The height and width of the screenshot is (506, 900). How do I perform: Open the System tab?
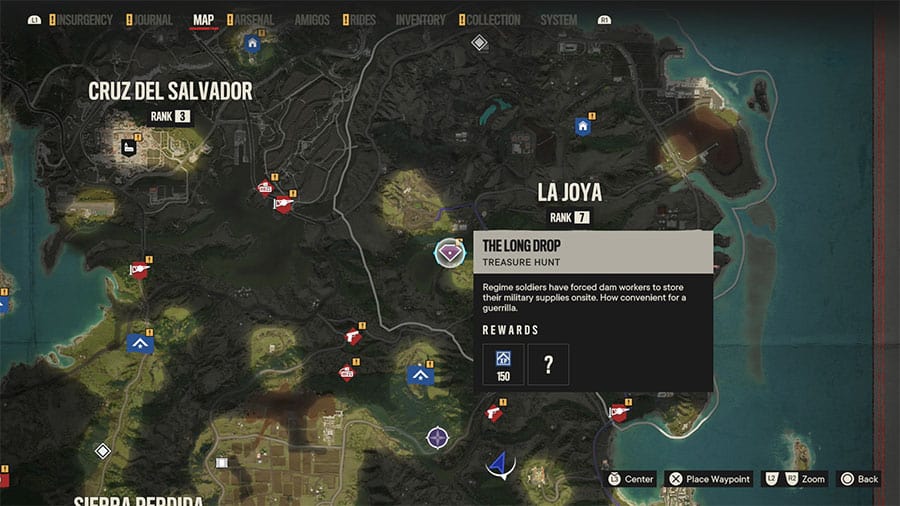(x=558, y=20)
